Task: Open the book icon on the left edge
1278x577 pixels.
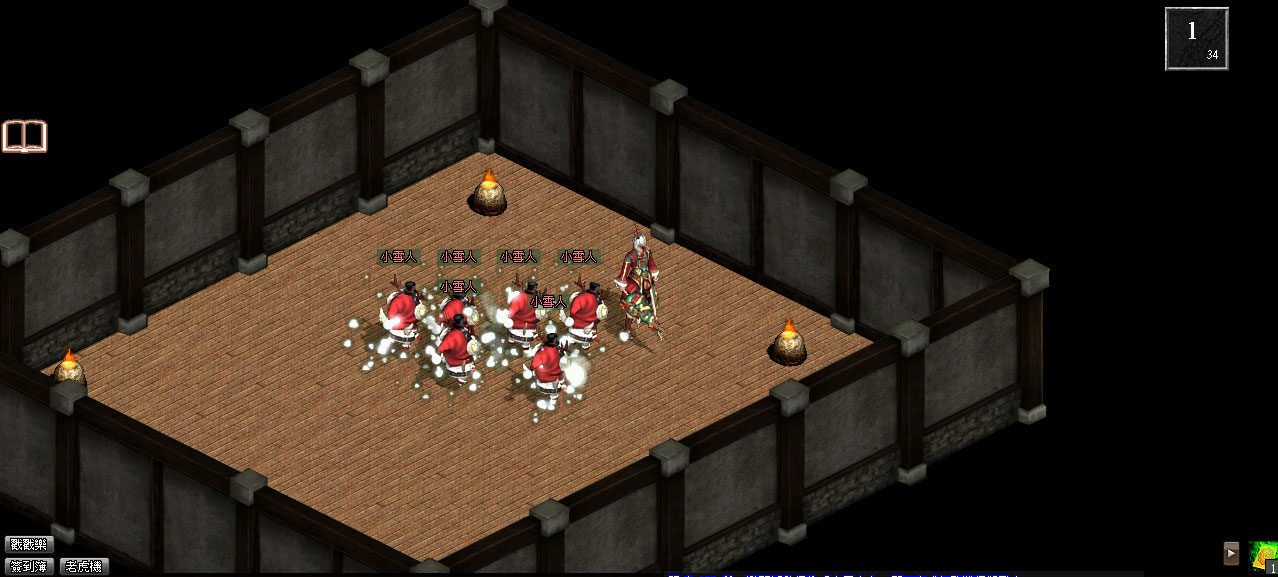Action: [x=24, y=136]
